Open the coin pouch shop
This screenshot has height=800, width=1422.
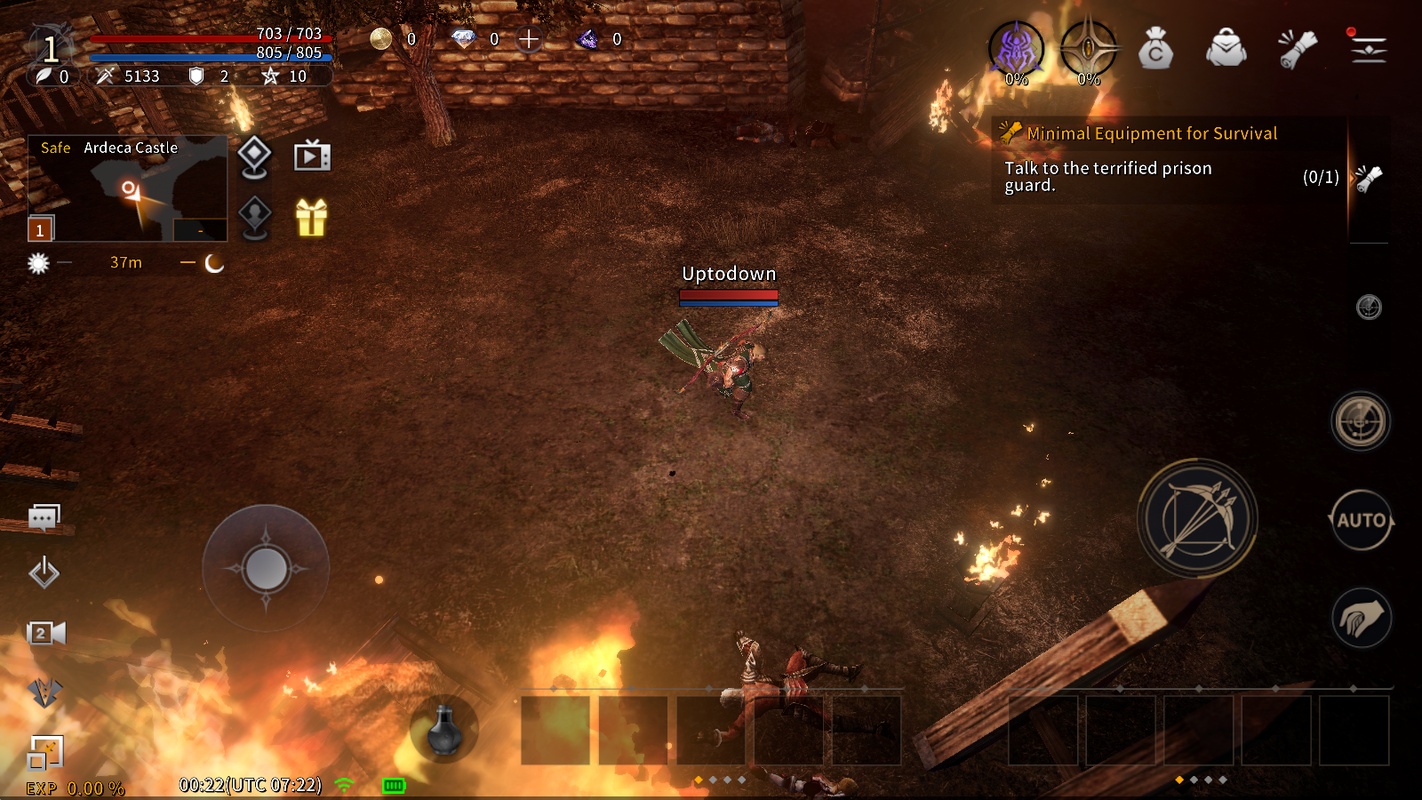click(x=1155, y=48)
